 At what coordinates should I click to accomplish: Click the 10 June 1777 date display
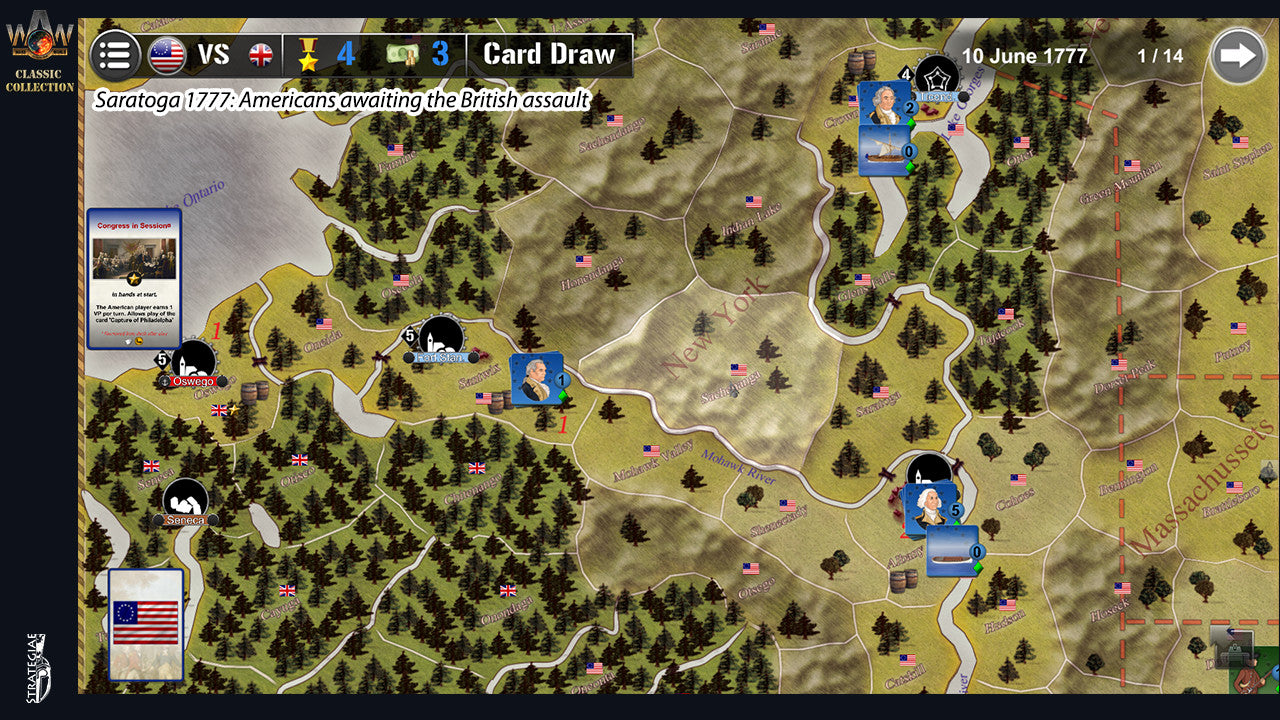coord(1022,57)
